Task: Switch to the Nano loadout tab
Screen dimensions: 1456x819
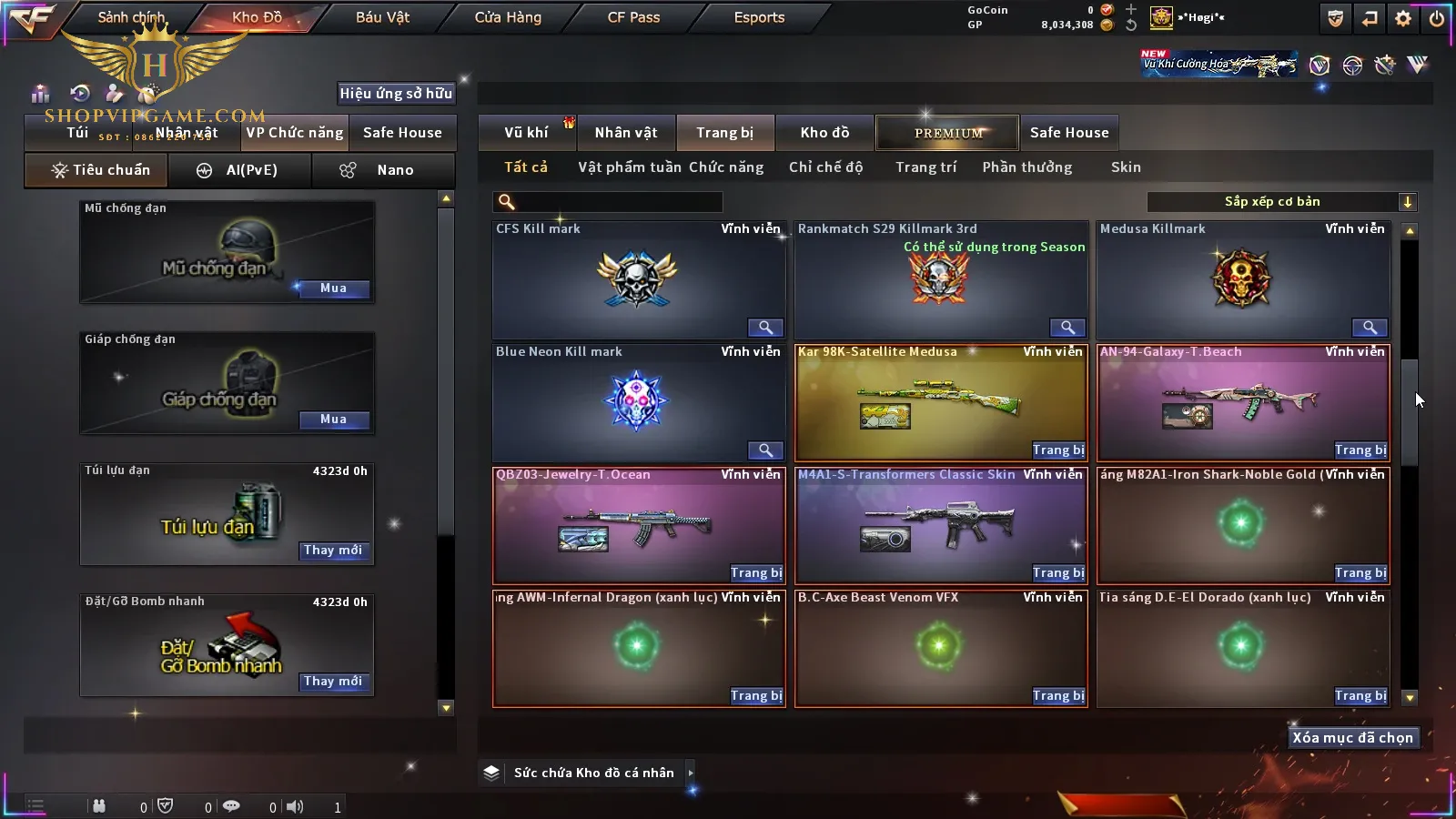Action: click(x=382, y=170)
